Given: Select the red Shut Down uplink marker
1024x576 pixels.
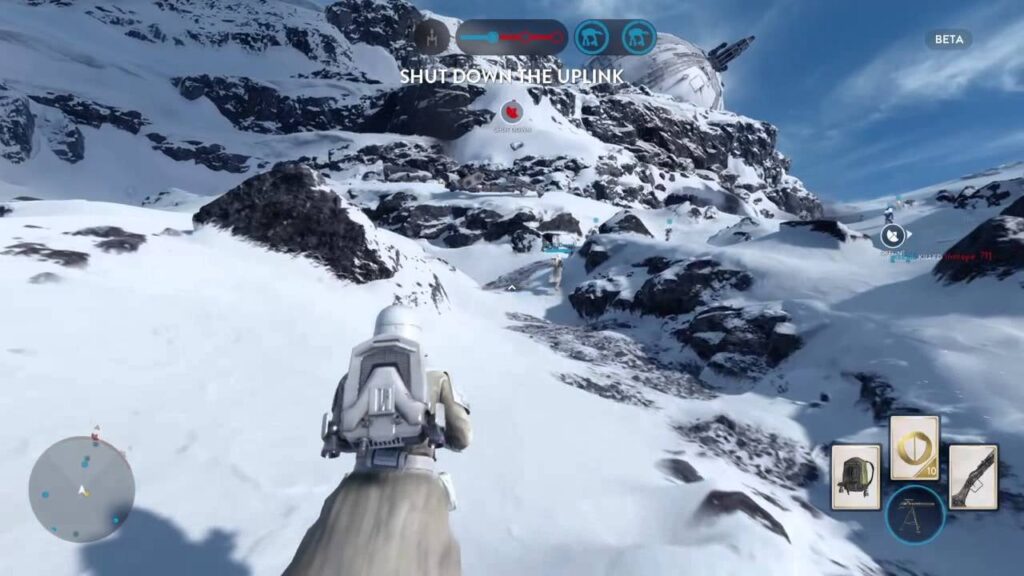Looking at the screenshot, I should [x=511, y=112].
